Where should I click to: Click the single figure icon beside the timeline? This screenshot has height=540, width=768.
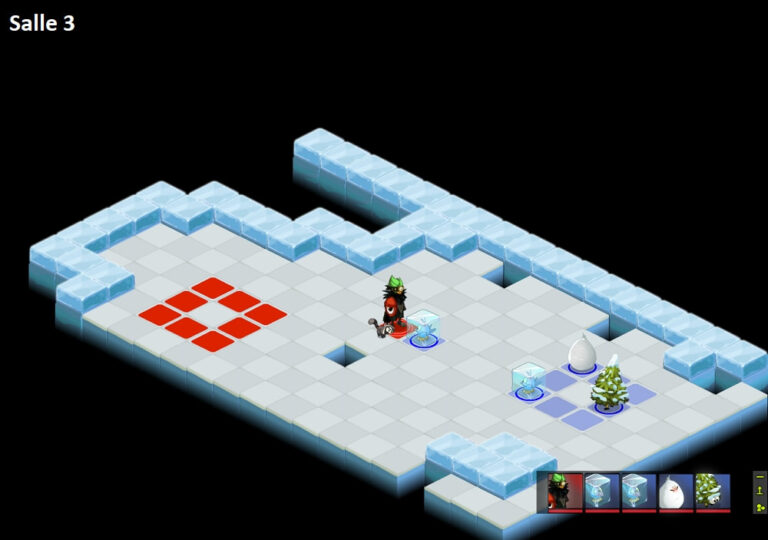tap(760, 491)
